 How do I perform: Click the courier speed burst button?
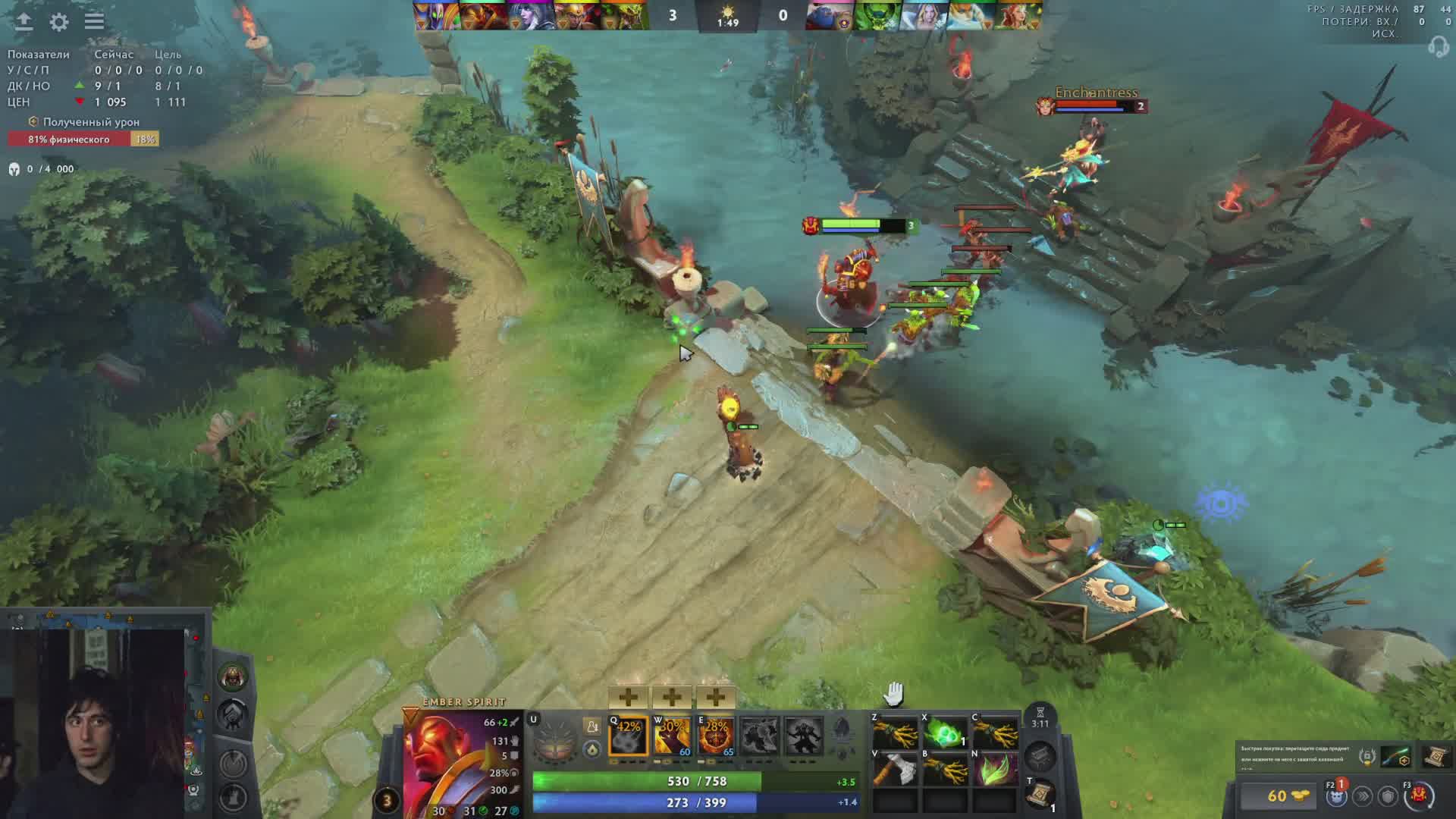[1363, 795]
